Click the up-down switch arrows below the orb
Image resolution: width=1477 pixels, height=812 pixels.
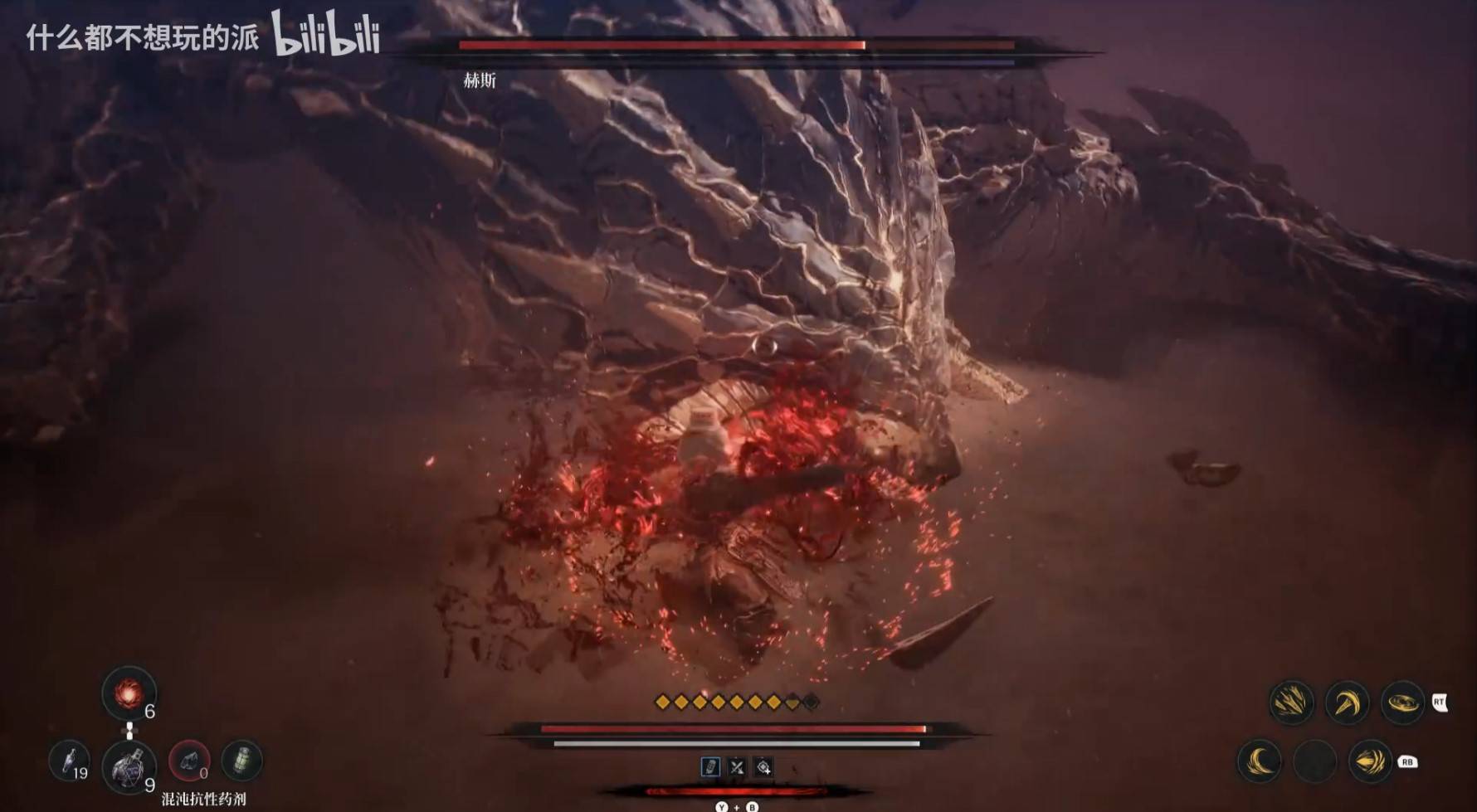[129, 731]
